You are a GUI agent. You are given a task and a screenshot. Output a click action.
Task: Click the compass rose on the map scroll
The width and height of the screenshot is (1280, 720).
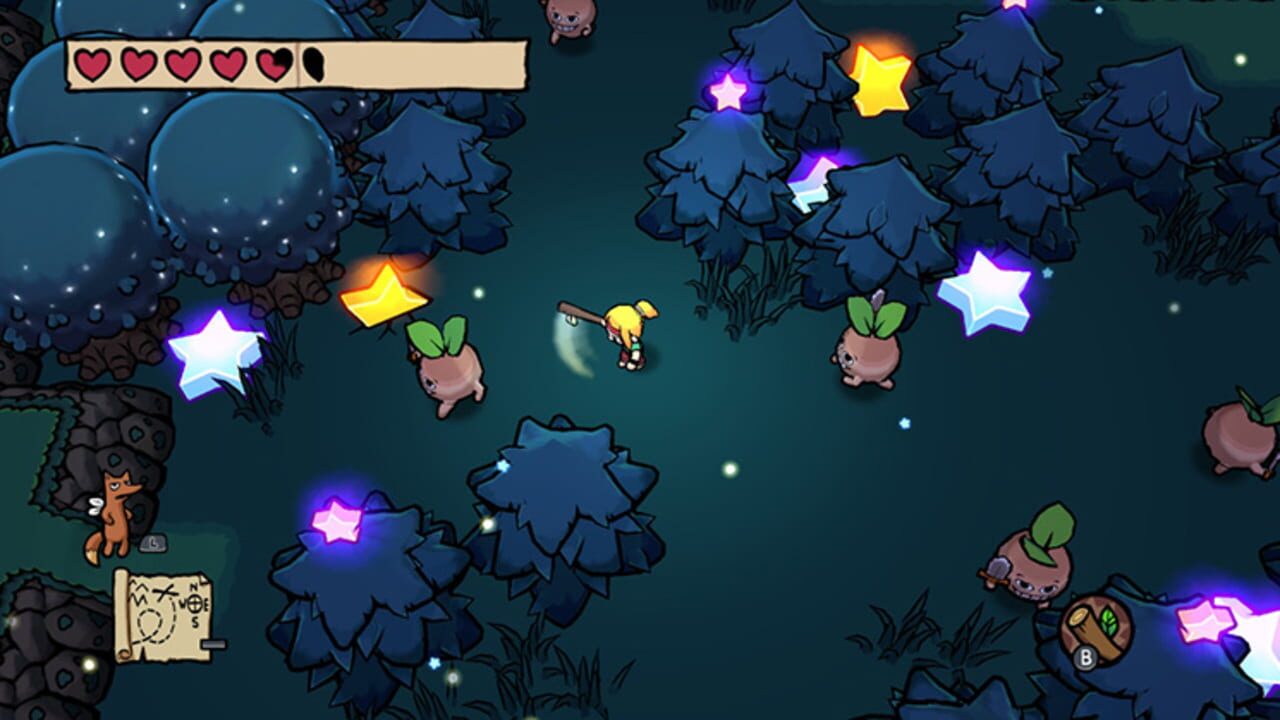(x=196, y=603)
